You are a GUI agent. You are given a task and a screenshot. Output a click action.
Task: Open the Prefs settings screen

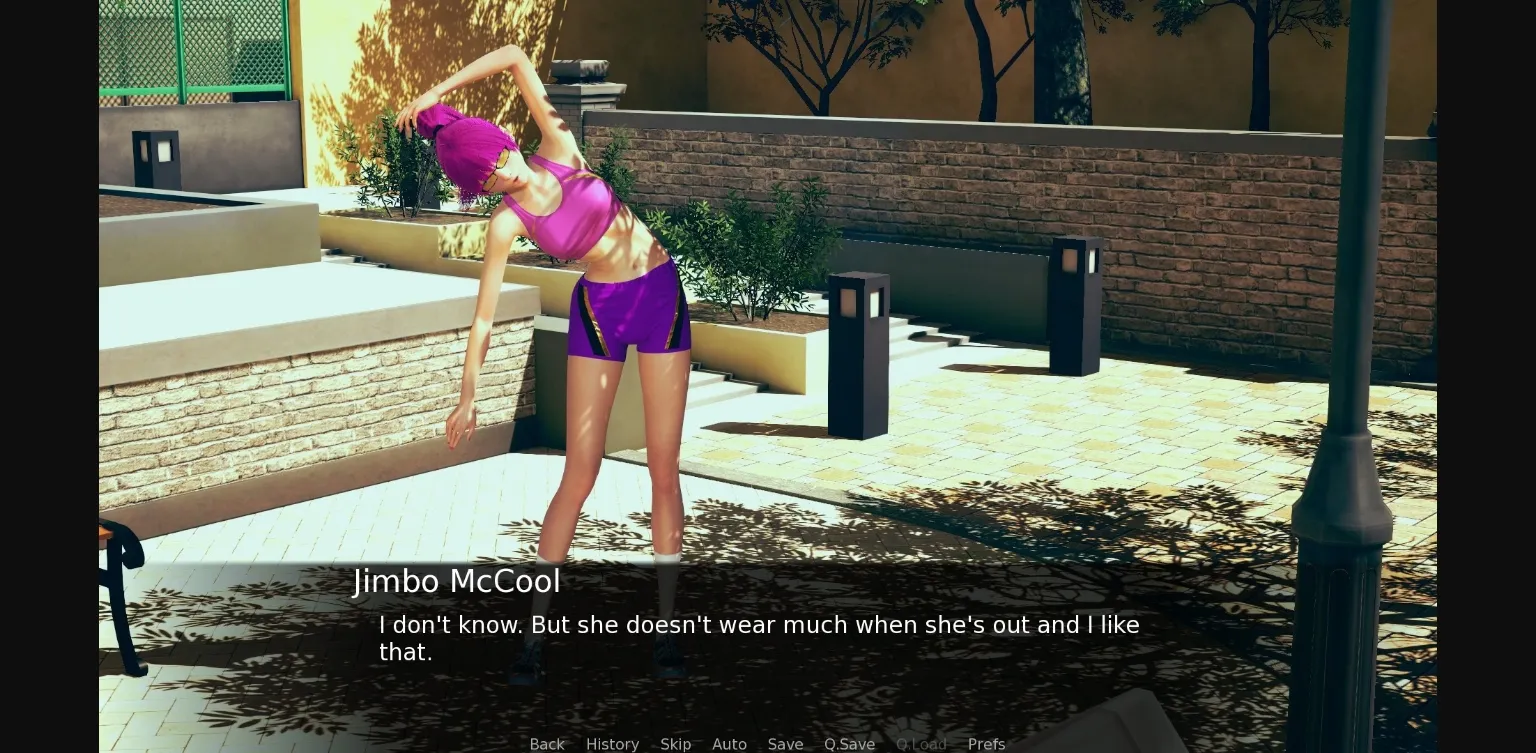click(986, 744)
